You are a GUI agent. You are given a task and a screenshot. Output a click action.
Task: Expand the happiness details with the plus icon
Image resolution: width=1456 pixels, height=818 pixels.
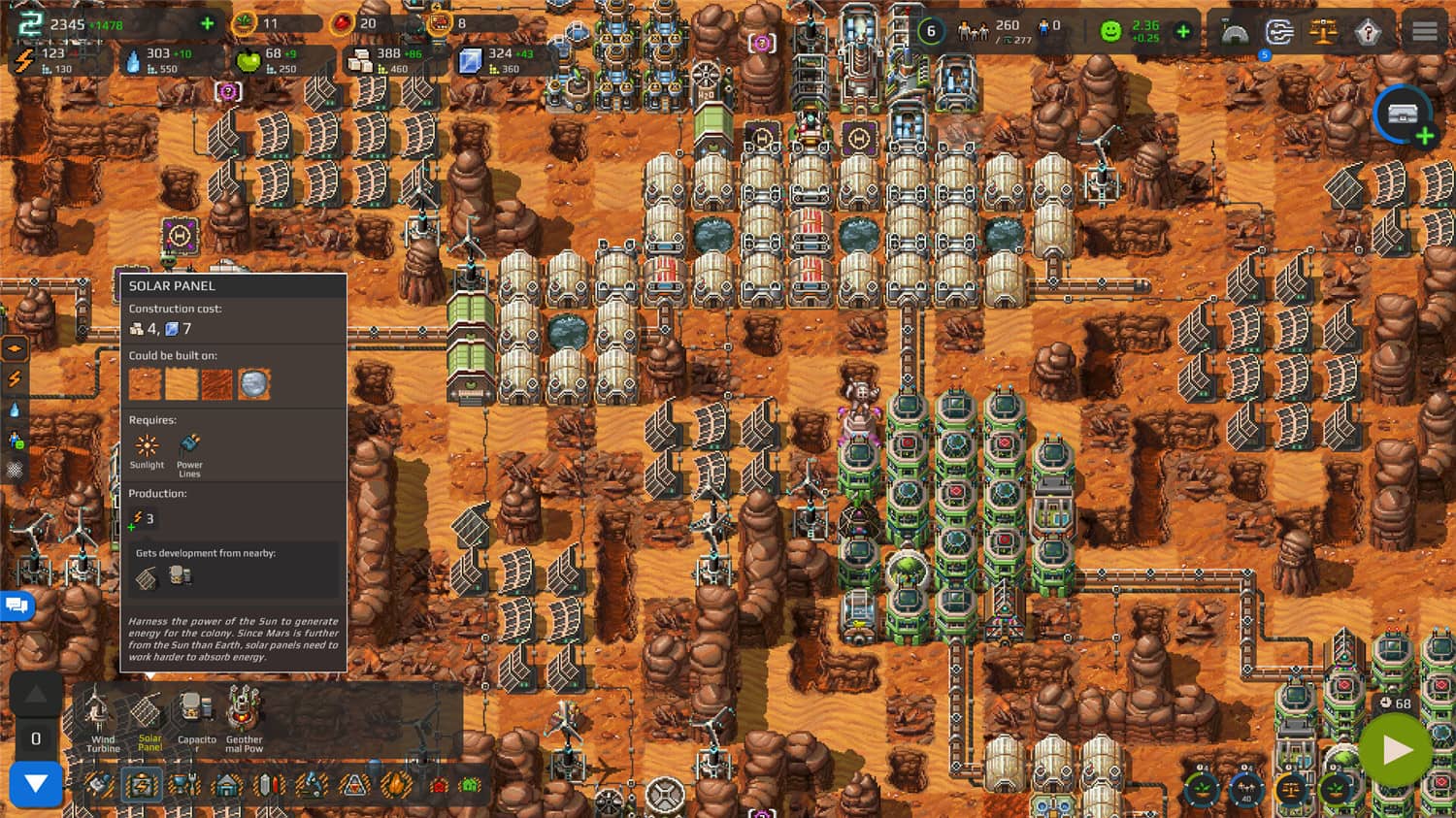click(x=1181, y=32)
